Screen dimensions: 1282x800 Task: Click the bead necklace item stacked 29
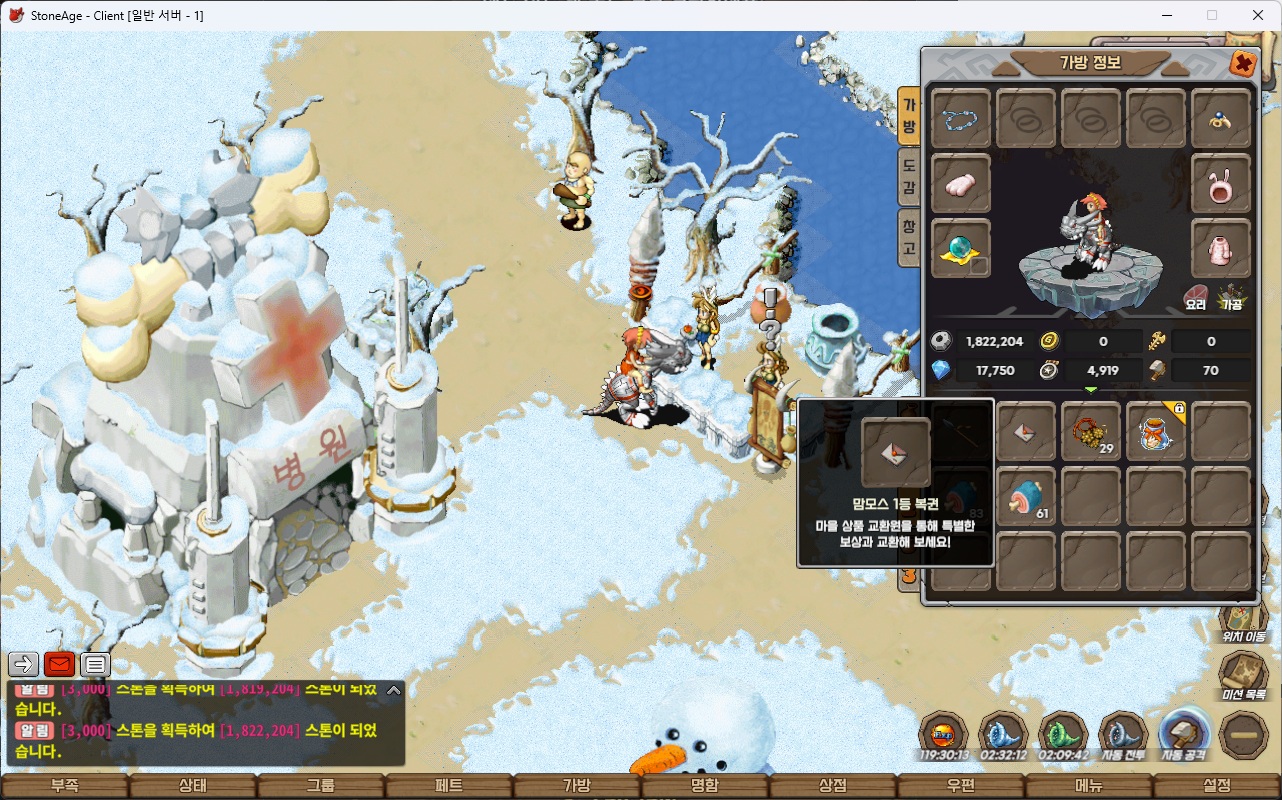[x=1091, y=431]
